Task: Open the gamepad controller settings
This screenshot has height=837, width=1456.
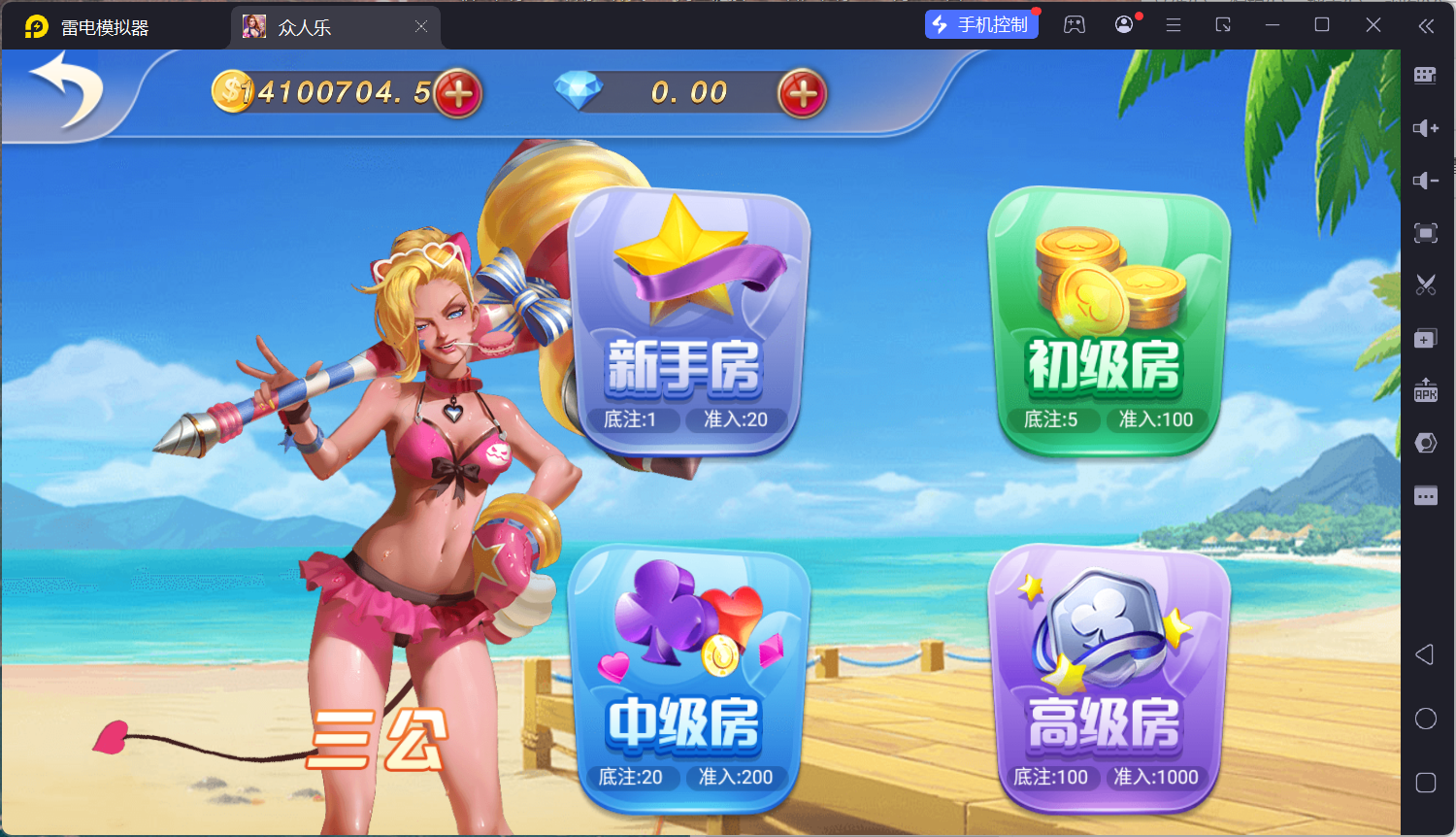Action: coord(1074,24)
